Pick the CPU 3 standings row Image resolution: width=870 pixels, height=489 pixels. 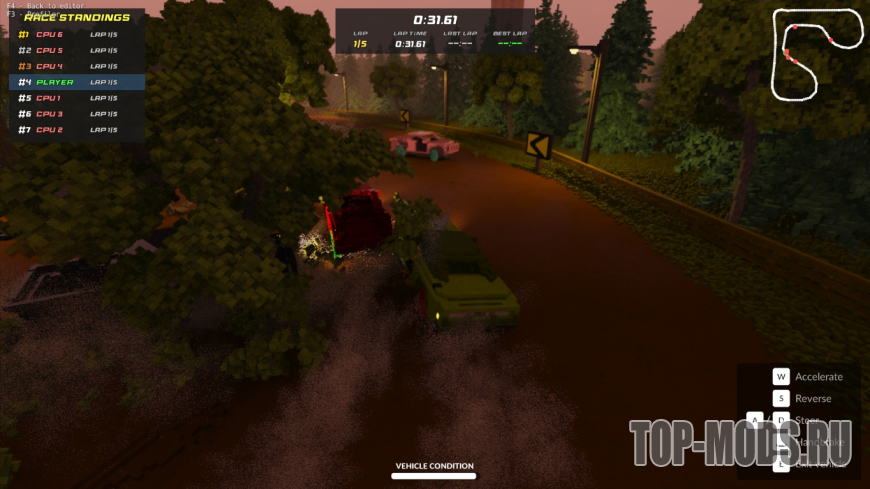point(77,114)
